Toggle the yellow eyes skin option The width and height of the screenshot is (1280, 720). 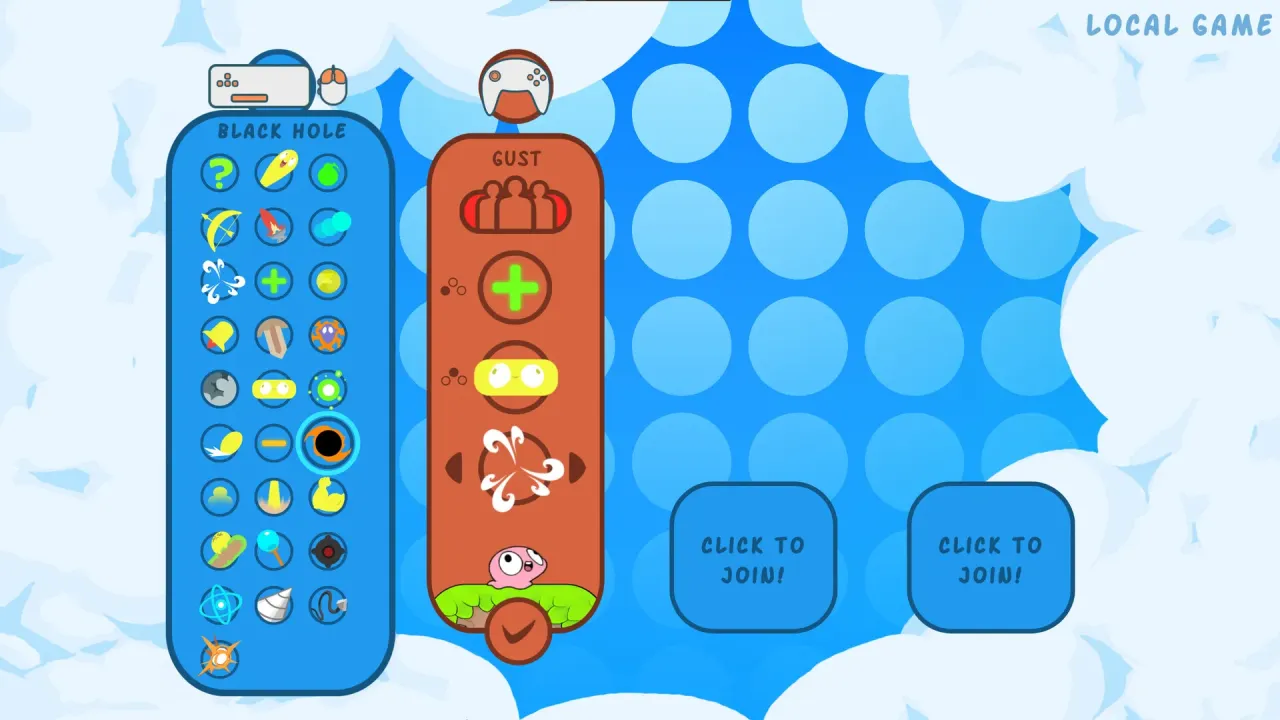point(516,377)
